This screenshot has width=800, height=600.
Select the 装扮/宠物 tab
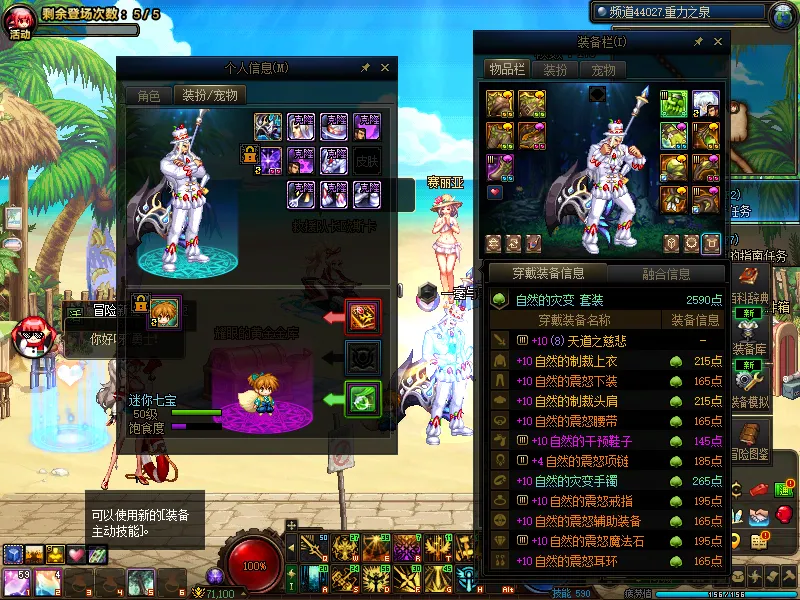coord(209,96)
